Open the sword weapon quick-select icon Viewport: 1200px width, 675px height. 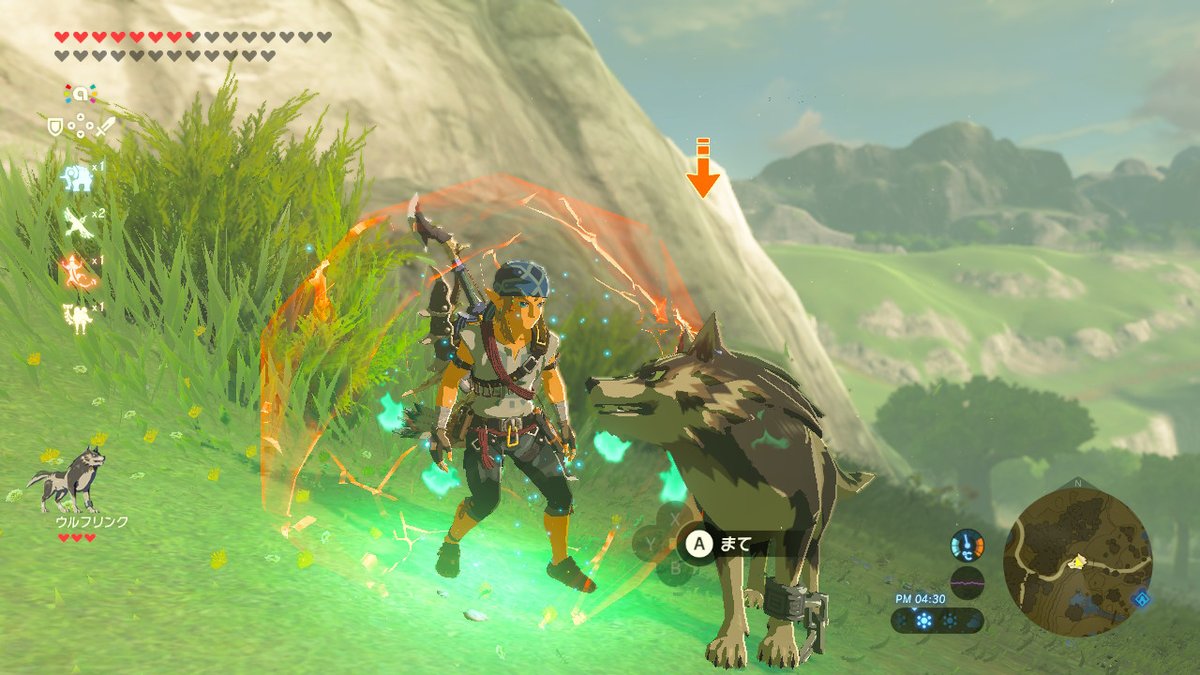pos(105,127)
